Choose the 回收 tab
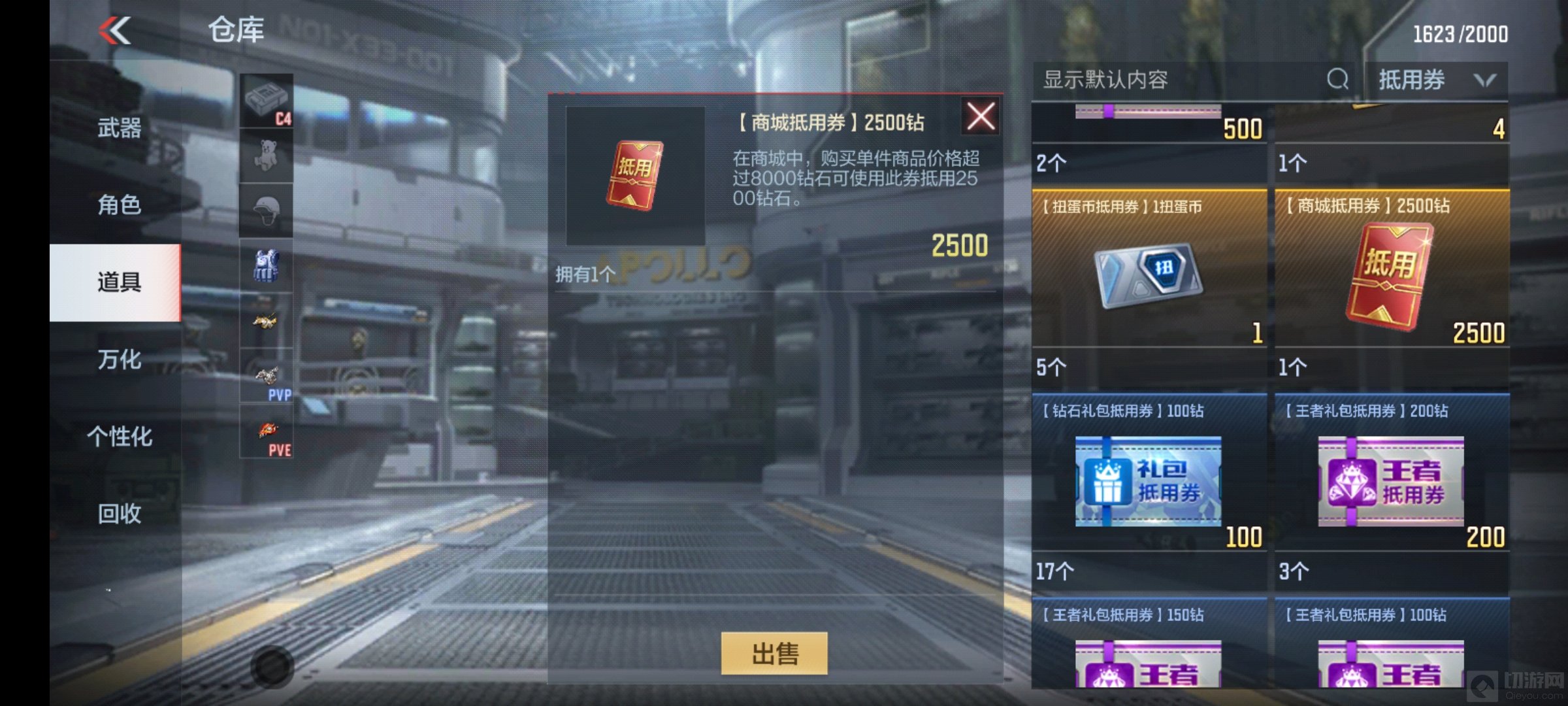This screenshot has height=706, width=1568. coord(120,513)
